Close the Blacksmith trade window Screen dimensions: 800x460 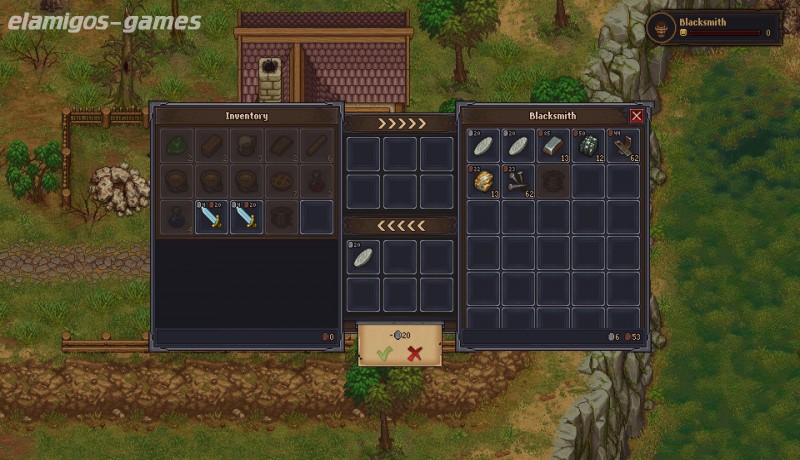pos(636,116)
